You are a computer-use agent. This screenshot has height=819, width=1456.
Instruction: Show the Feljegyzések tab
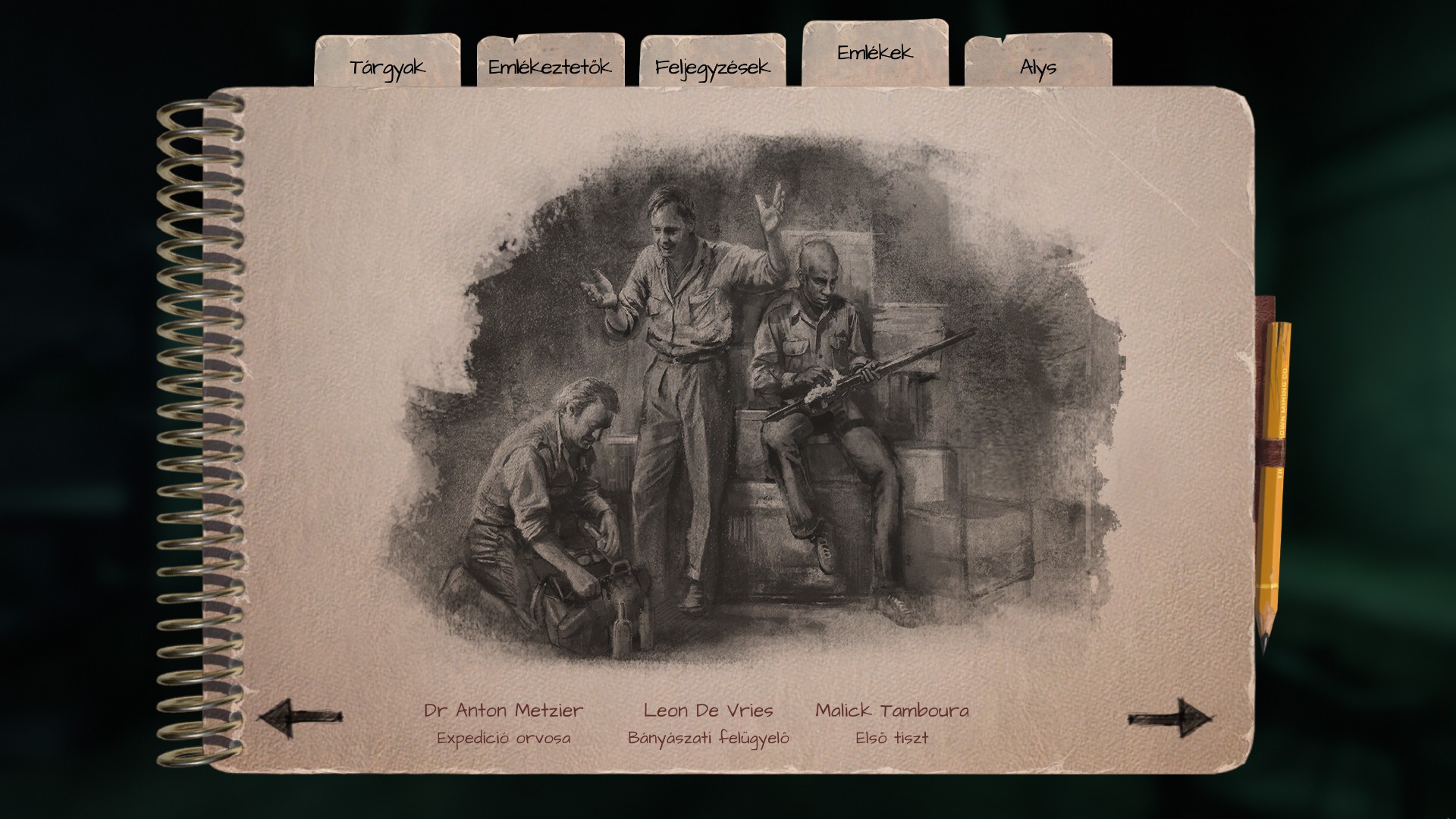point(712,66)
